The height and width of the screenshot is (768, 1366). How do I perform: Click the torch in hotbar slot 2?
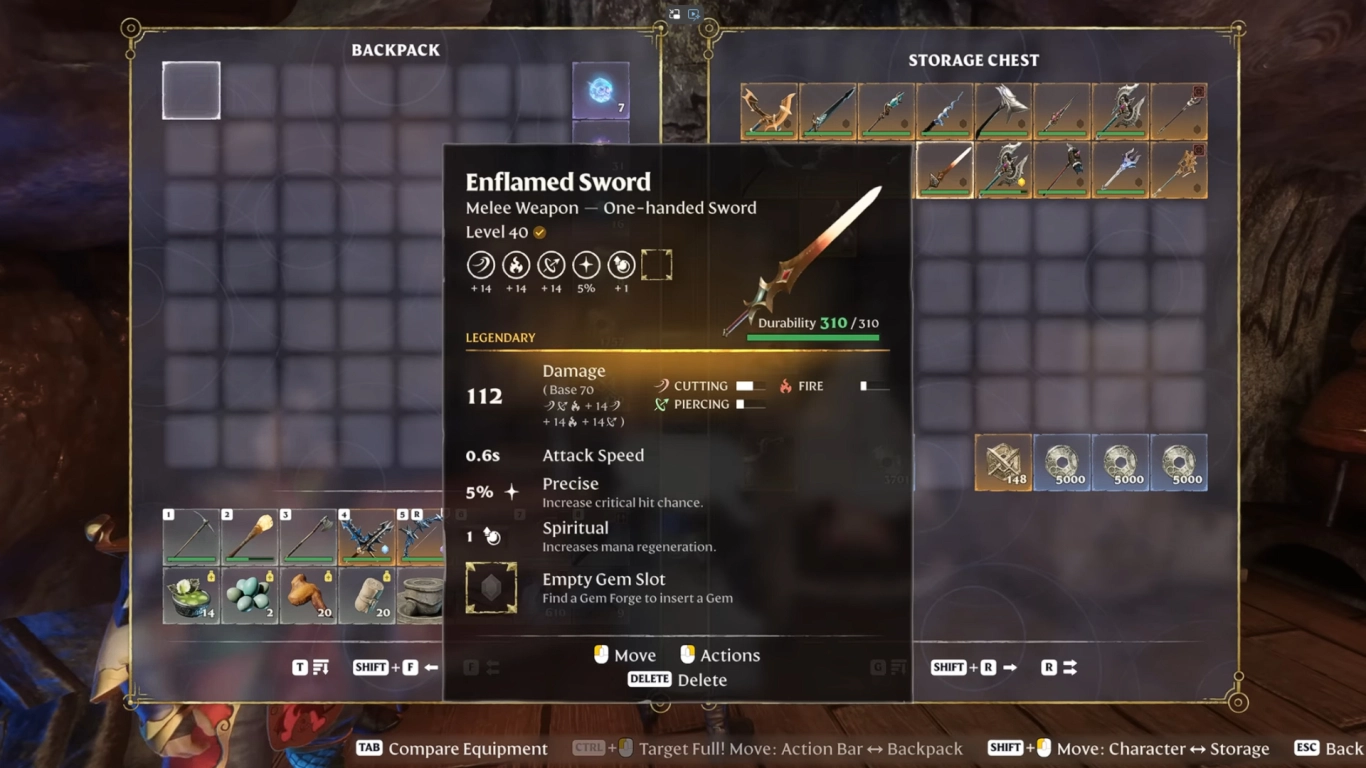coord(249,536)
